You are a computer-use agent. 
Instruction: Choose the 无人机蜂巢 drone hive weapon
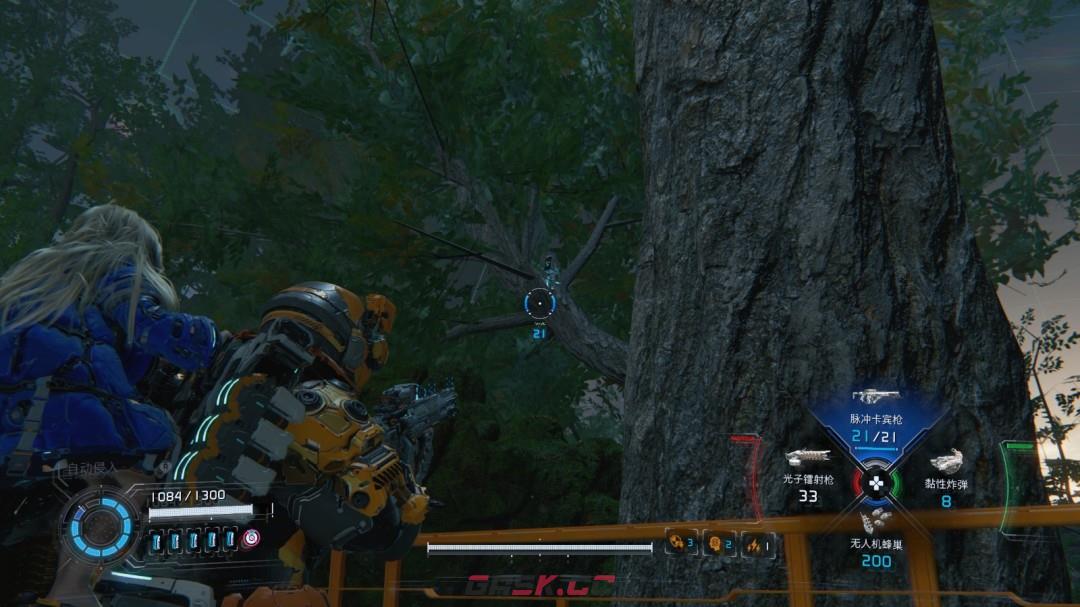click(876, 521)
